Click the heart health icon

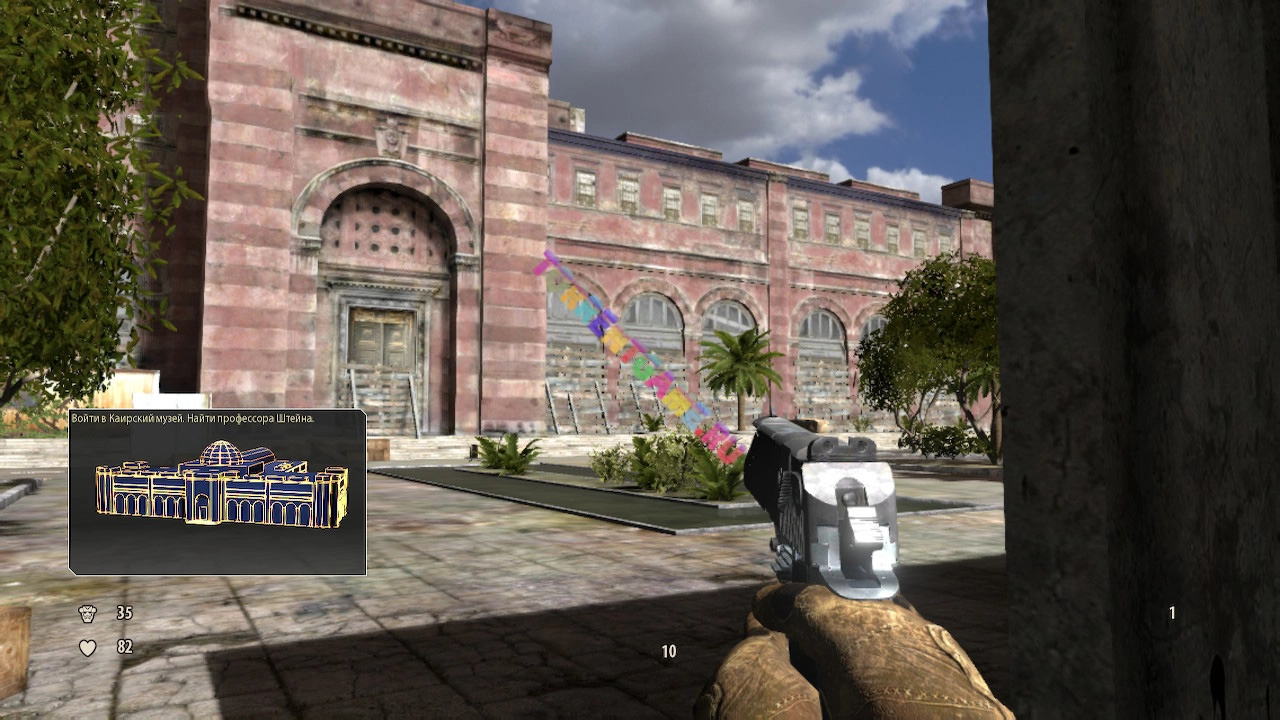tap(88, 648)
